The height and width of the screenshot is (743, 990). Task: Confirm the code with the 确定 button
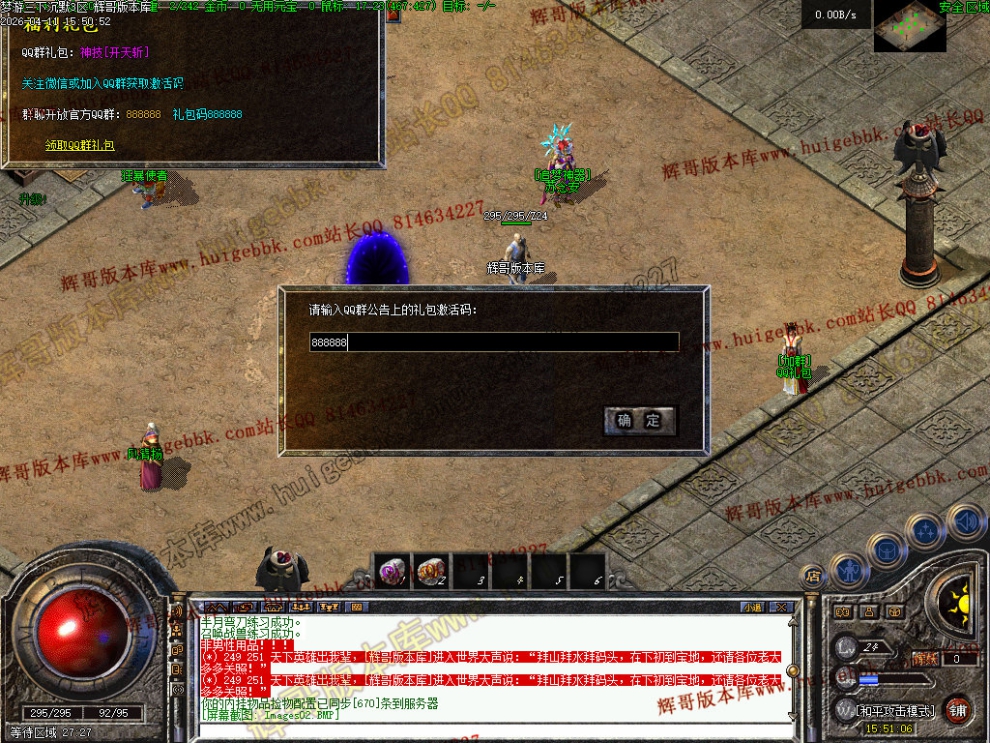[x=640, y=421]
